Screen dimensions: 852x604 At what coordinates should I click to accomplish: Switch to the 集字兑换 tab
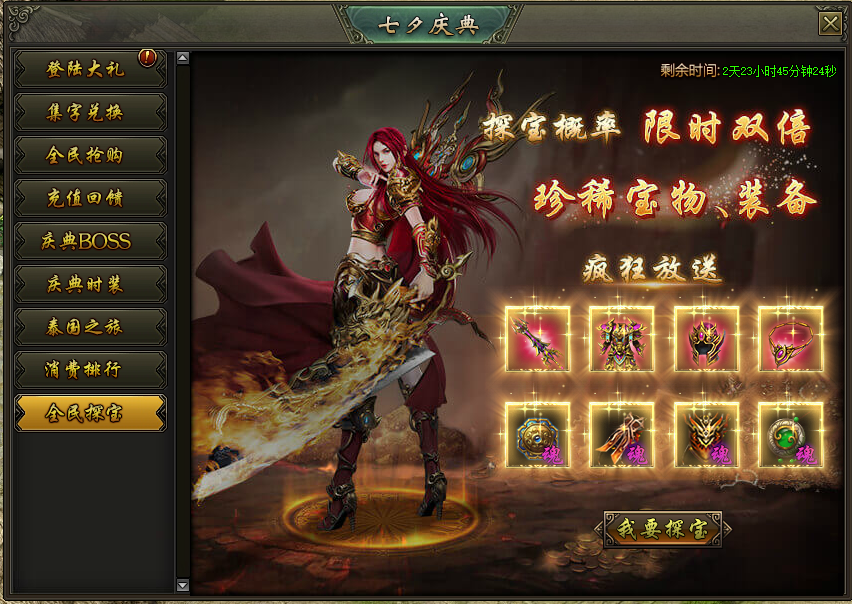(90, 112)
